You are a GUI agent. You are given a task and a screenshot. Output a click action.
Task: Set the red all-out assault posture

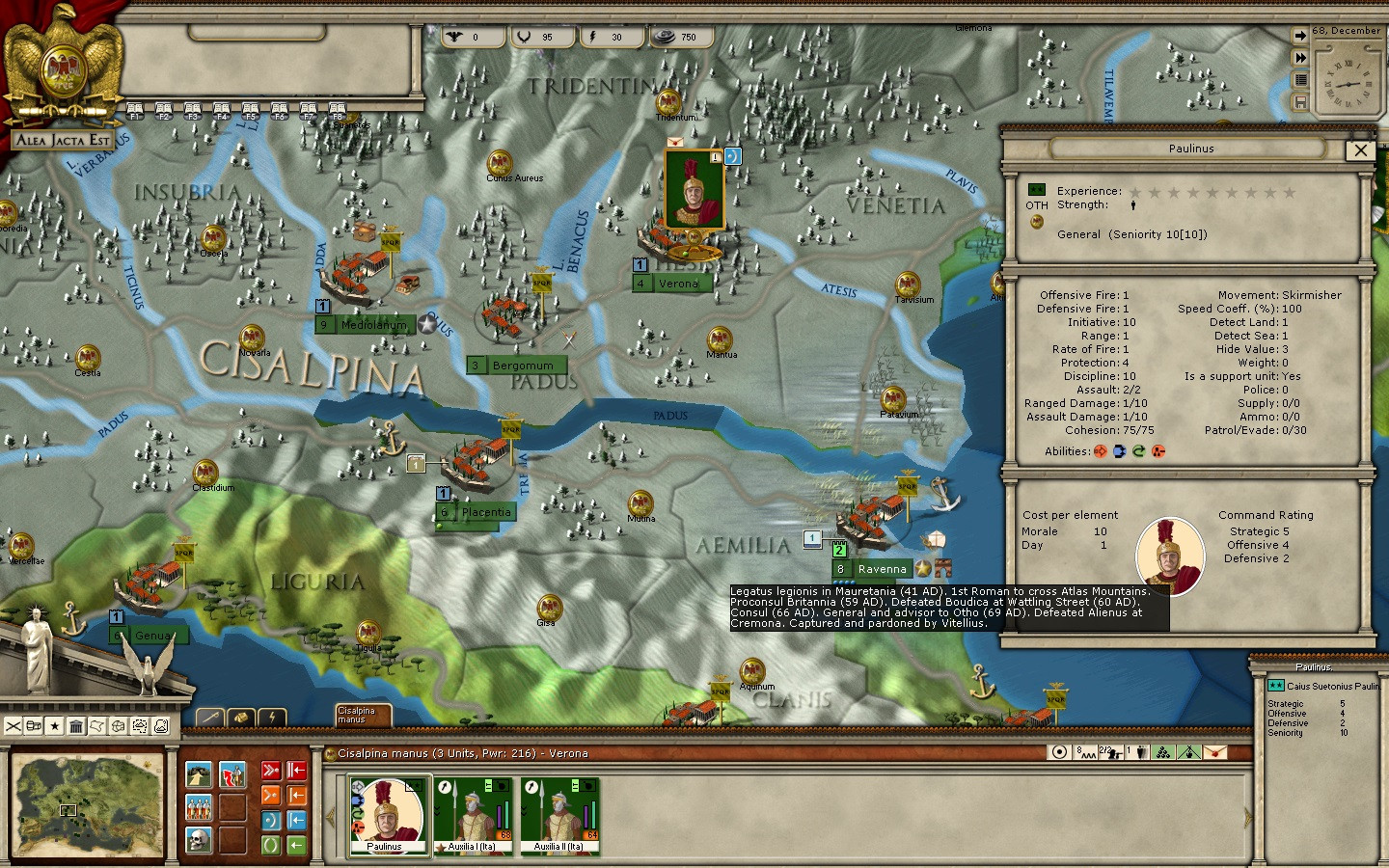pos(271,771)
